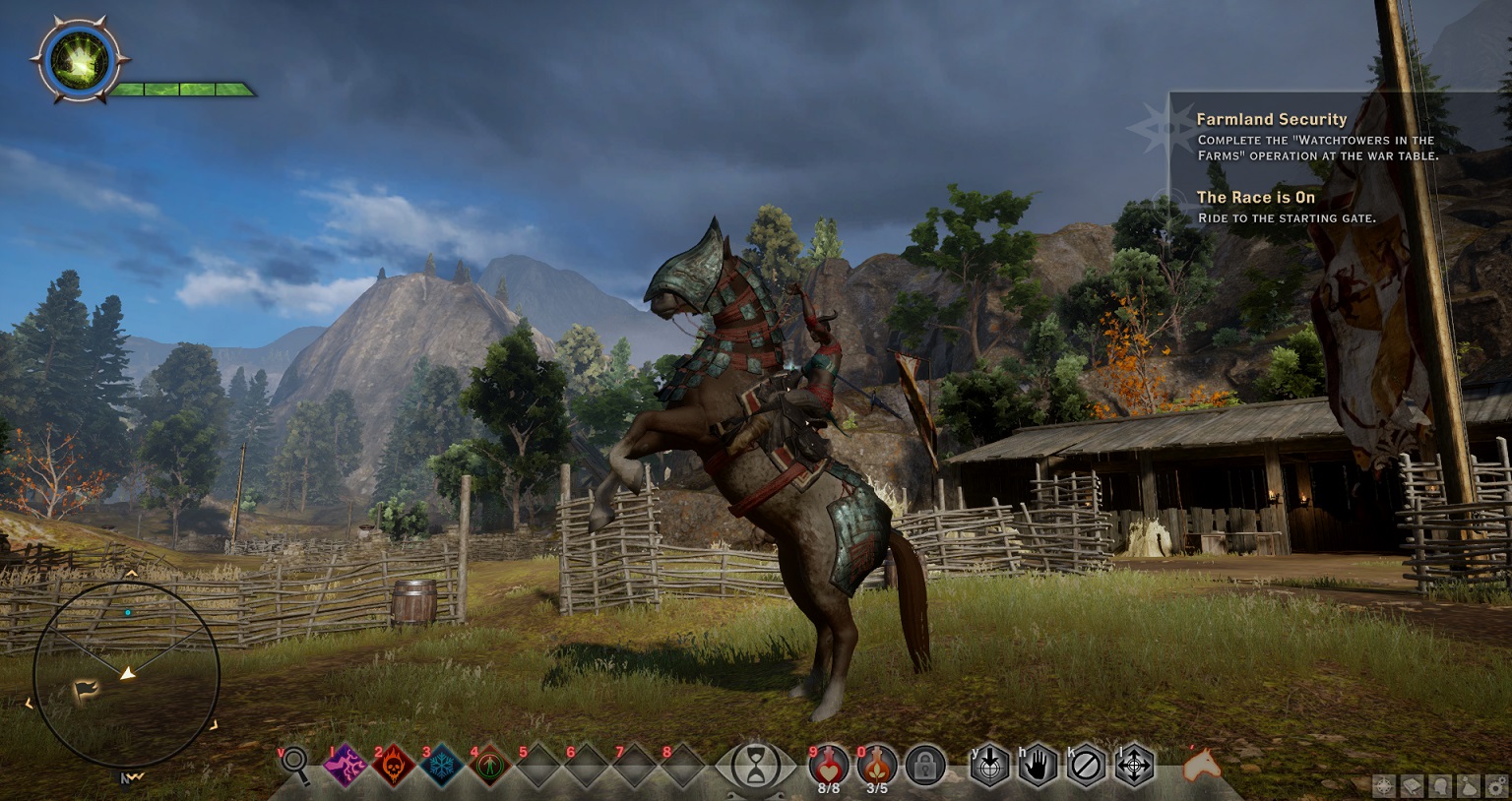Issue the hold position hand command
Screen dimensions: 1512x801
click(x=1038, y=766)
